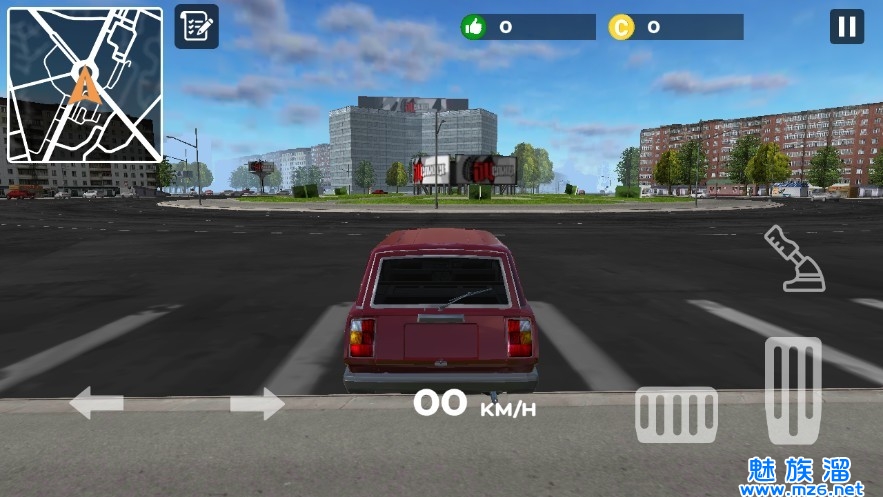The image size is (883, 497).
Task: Tap the tall gas pedal
Action: 793,390
